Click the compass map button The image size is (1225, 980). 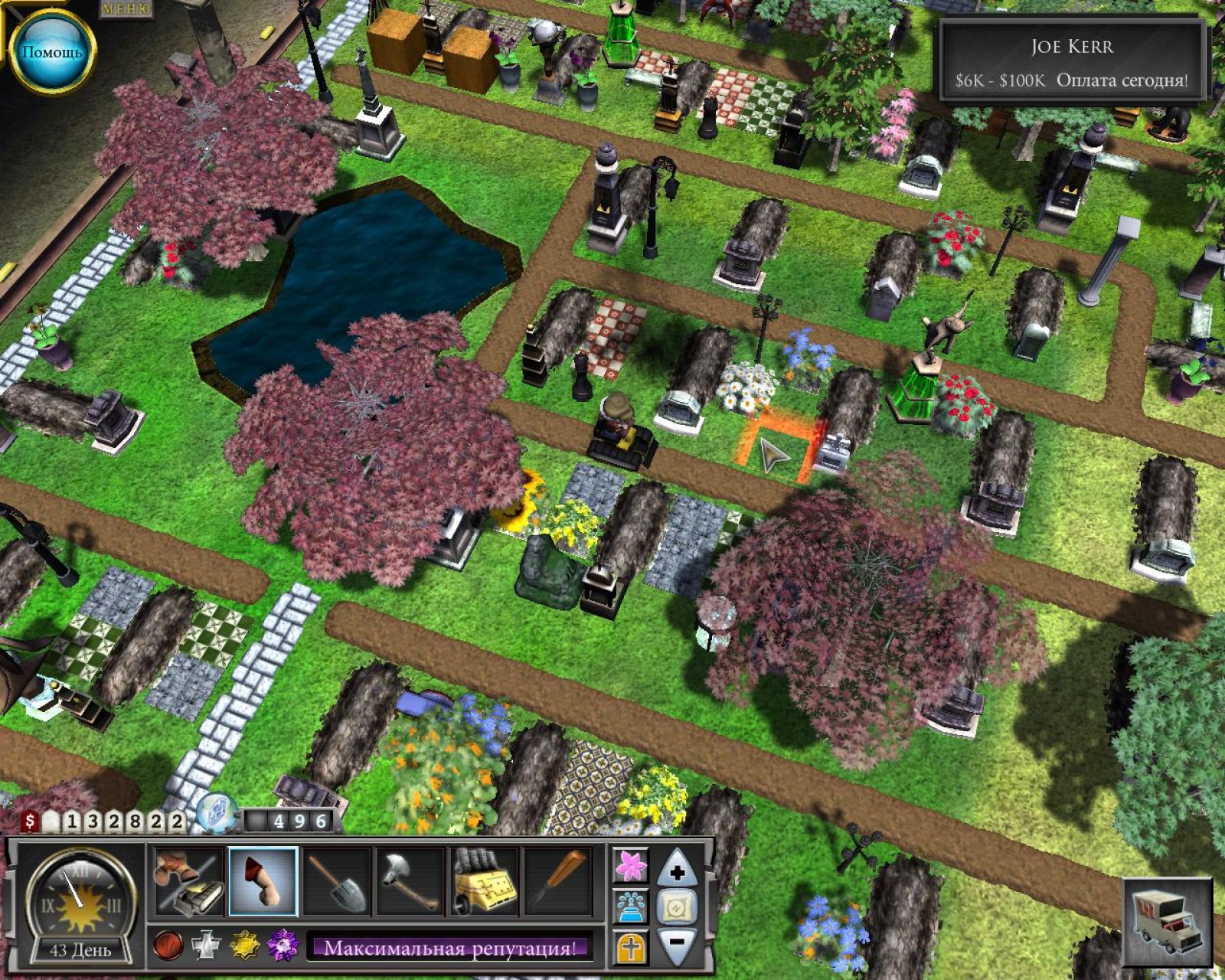coord(678,907)
